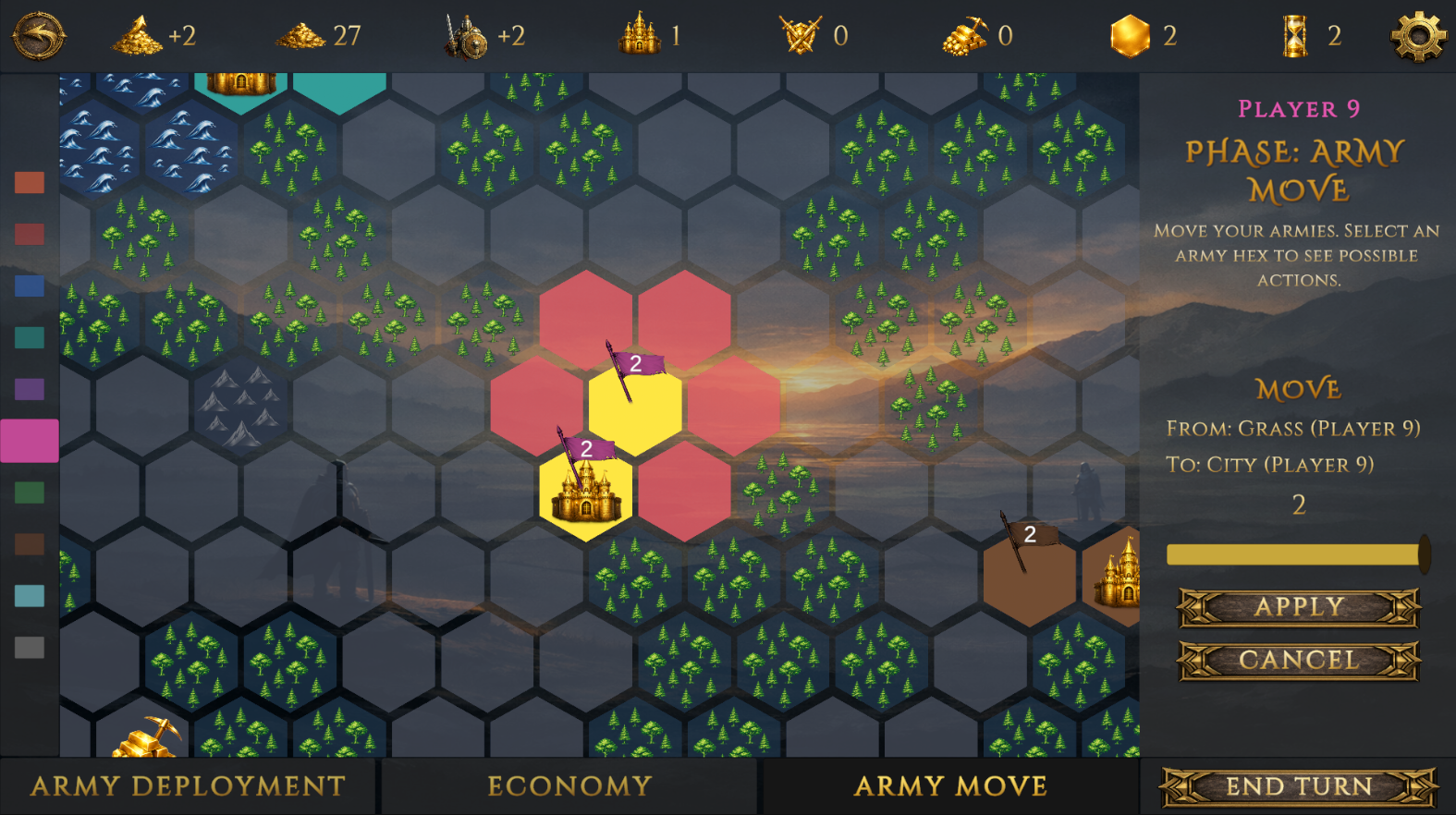The height and width of the screenshot is (815, 1456).
Task: Click the End Turn button
Action: (x=1298, y=785)
